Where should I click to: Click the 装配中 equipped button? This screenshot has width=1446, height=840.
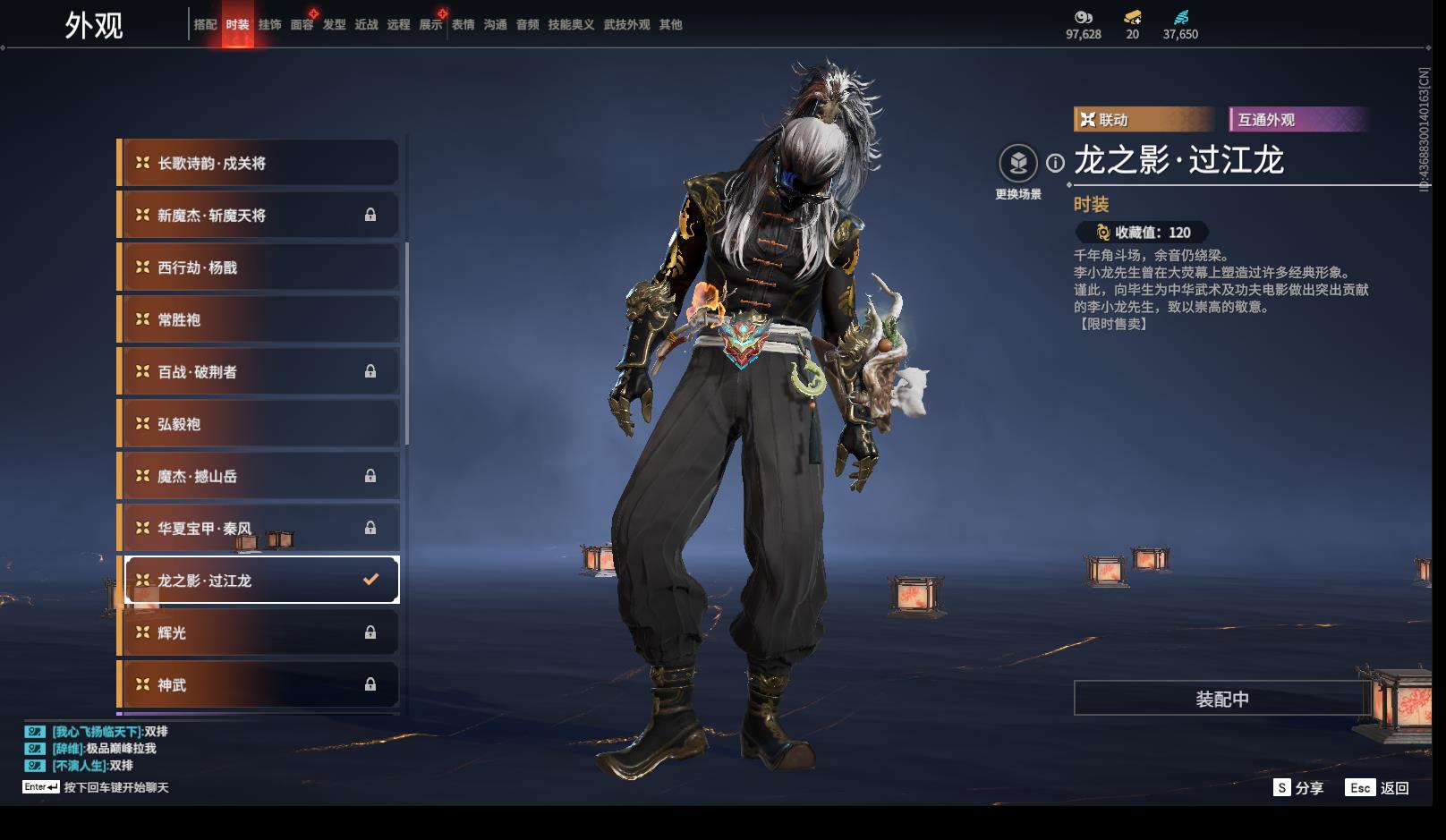[1221, 699]
